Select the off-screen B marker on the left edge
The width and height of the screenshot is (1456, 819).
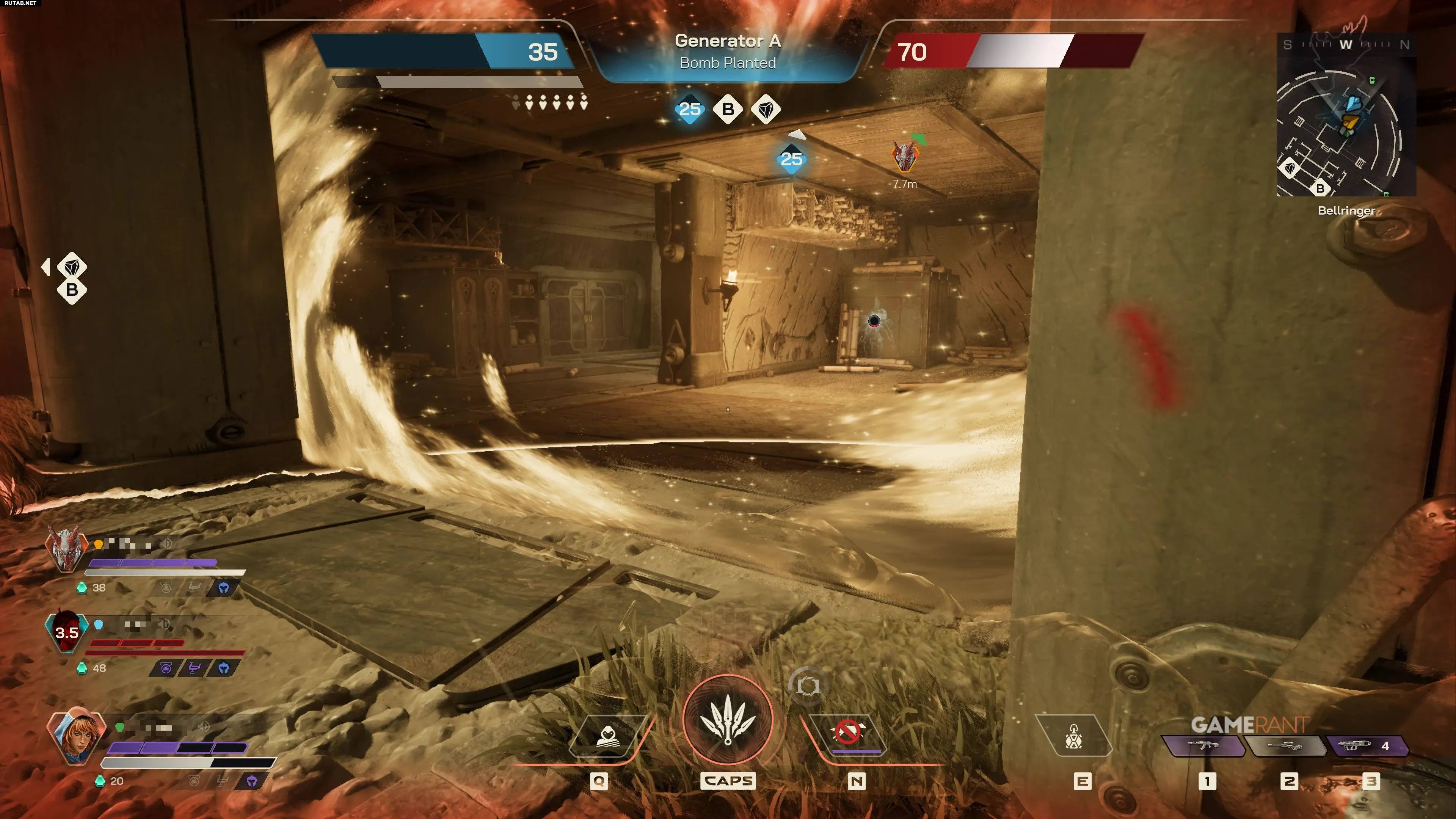(72, 290)
